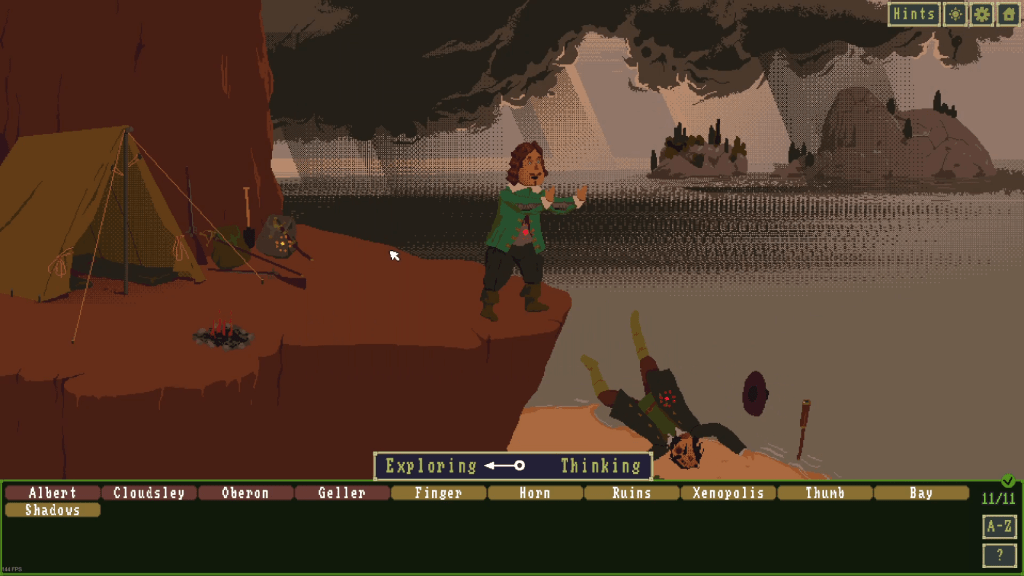The width and height of the screenshot is (1024, 576).
Task: Select the "Bay" word chip
Action: coord(921,493)
